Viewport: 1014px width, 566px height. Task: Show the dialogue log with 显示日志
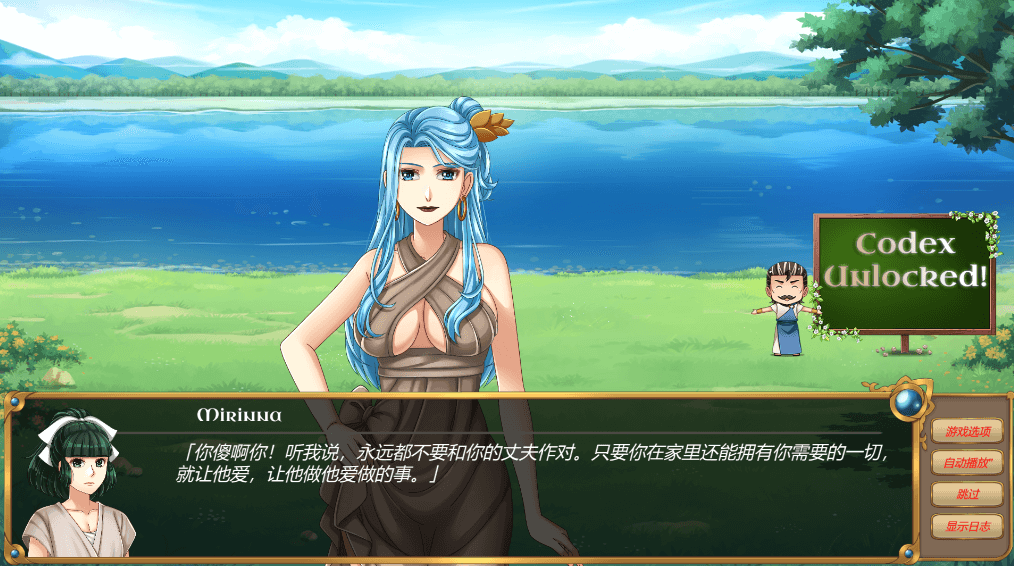(x=967, y=525)
